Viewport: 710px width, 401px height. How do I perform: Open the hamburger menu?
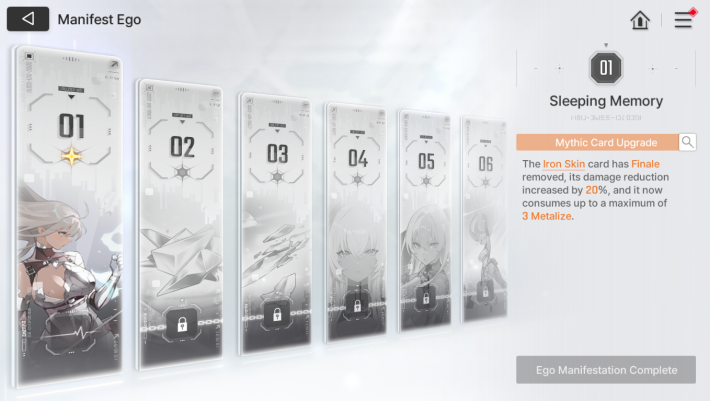coord(683,20)
